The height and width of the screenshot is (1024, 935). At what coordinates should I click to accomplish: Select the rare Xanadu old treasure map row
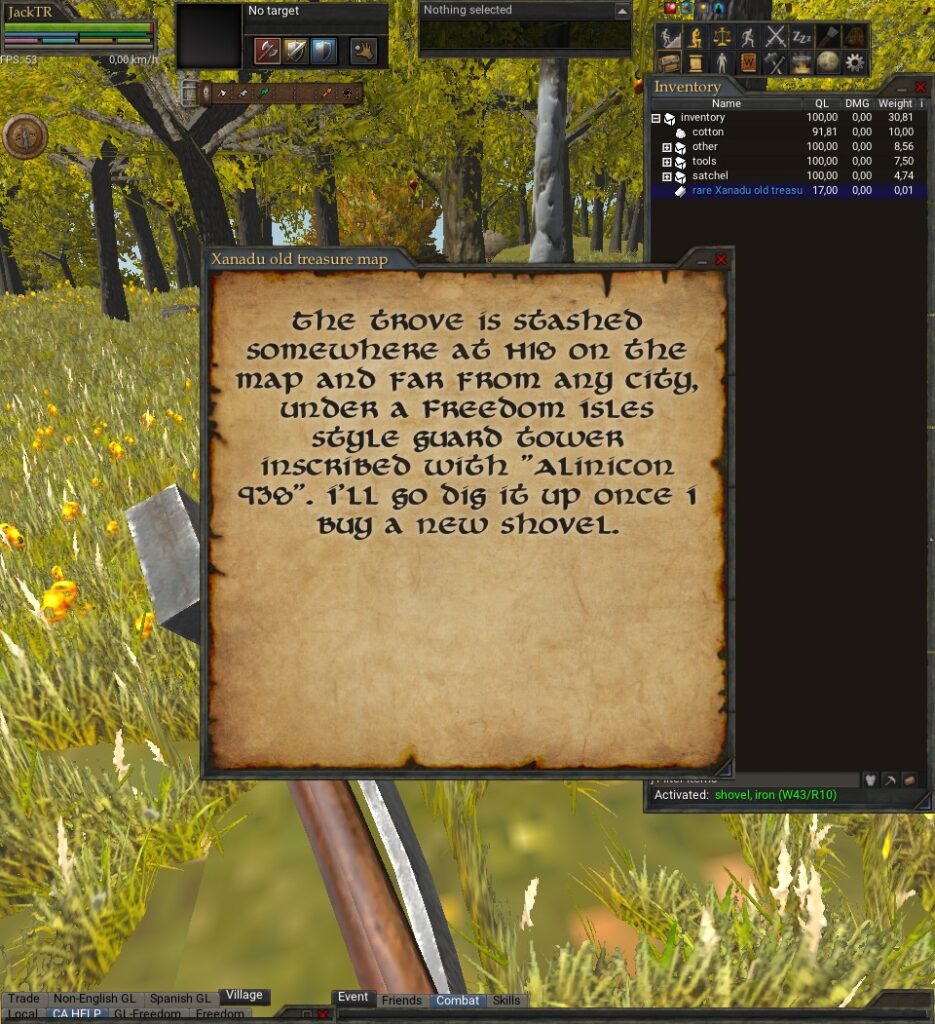746,190
